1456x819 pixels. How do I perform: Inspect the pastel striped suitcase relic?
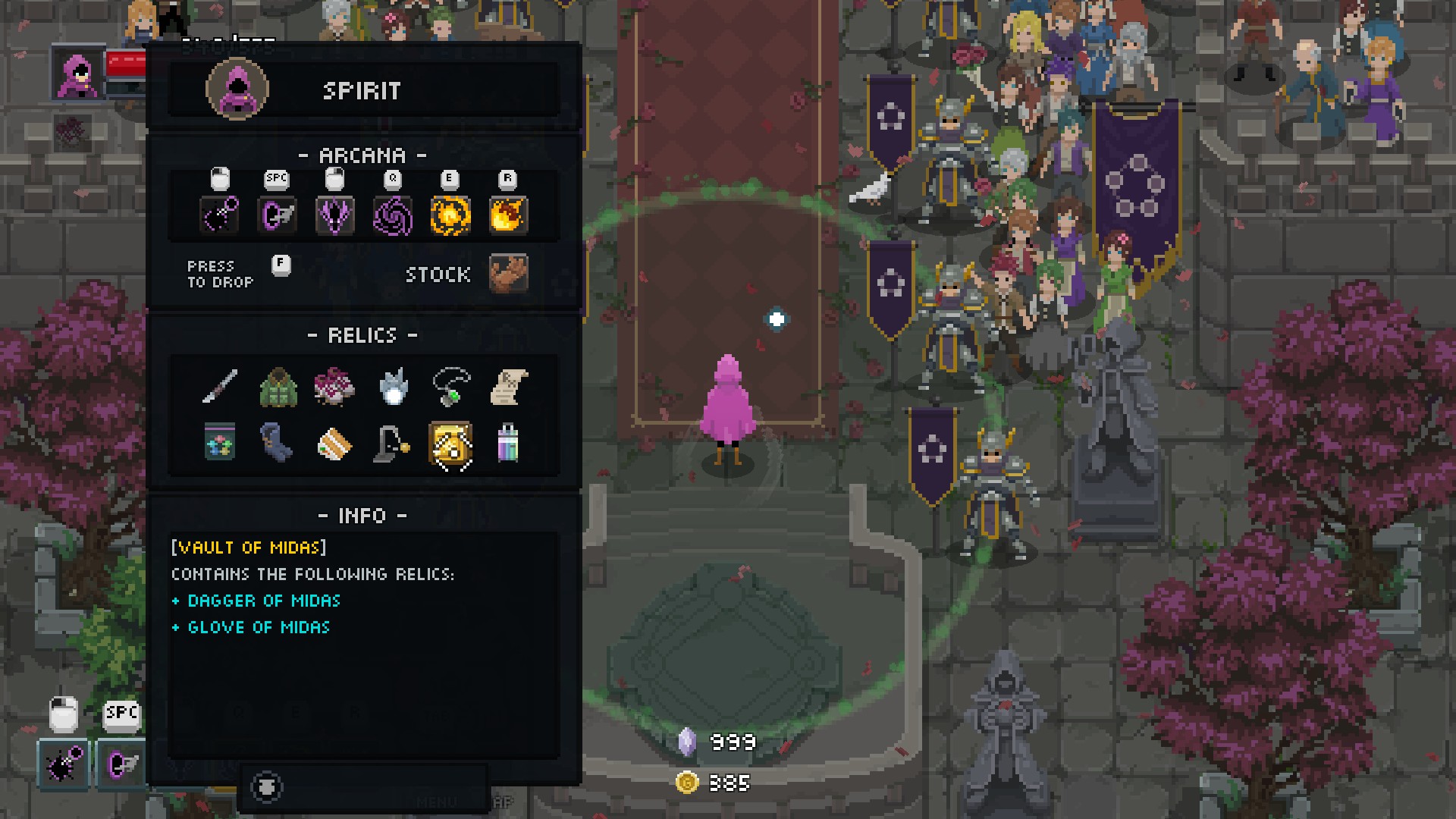(x=508, y=443)
